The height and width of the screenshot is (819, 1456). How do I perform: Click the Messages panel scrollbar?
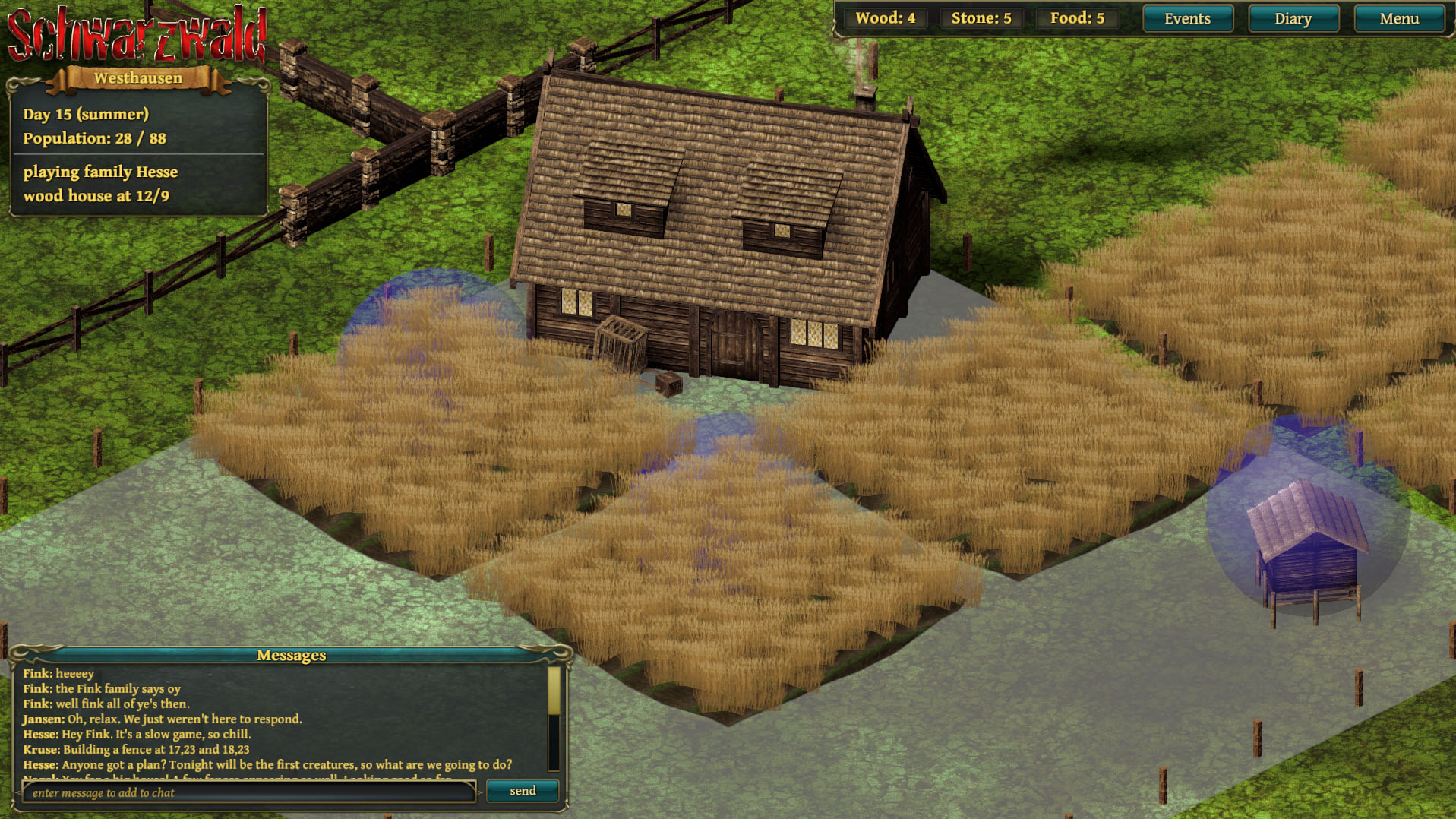pos(554,717)
